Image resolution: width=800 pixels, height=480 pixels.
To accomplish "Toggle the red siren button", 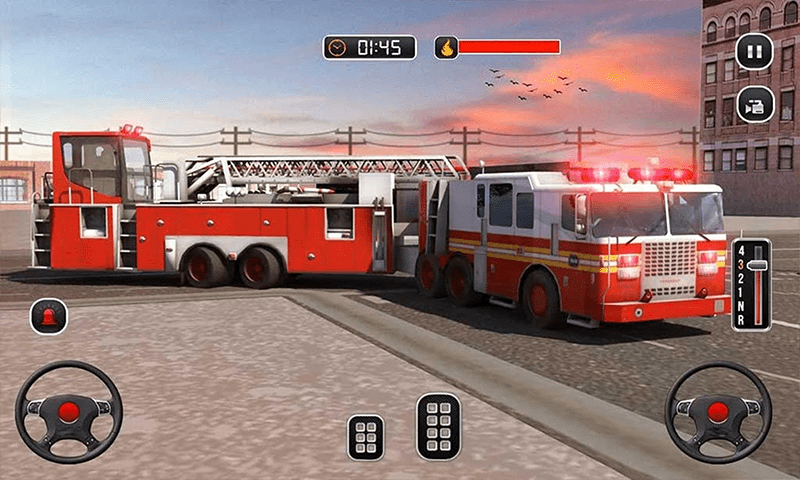I will [49, 316].
